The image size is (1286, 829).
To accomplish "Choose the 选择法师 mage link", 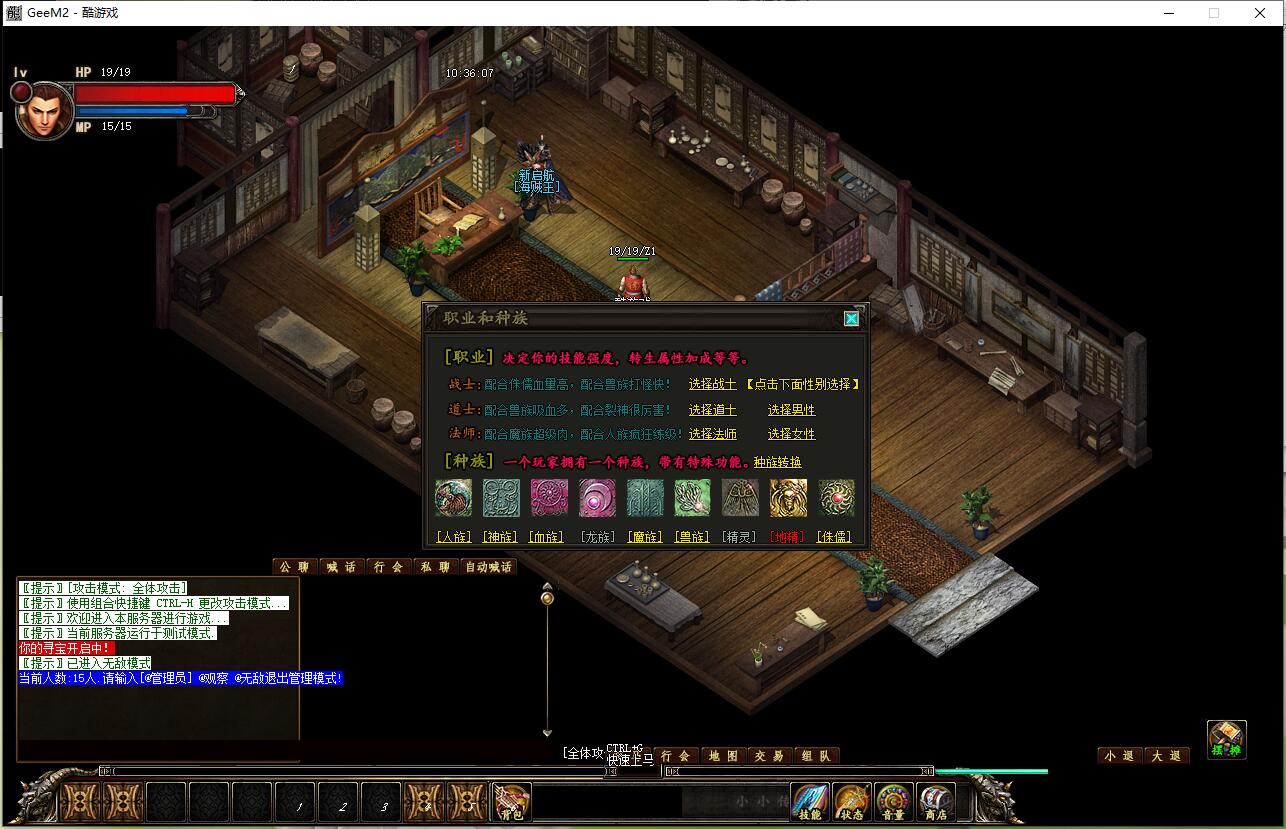I will click(x=712, y=434).
